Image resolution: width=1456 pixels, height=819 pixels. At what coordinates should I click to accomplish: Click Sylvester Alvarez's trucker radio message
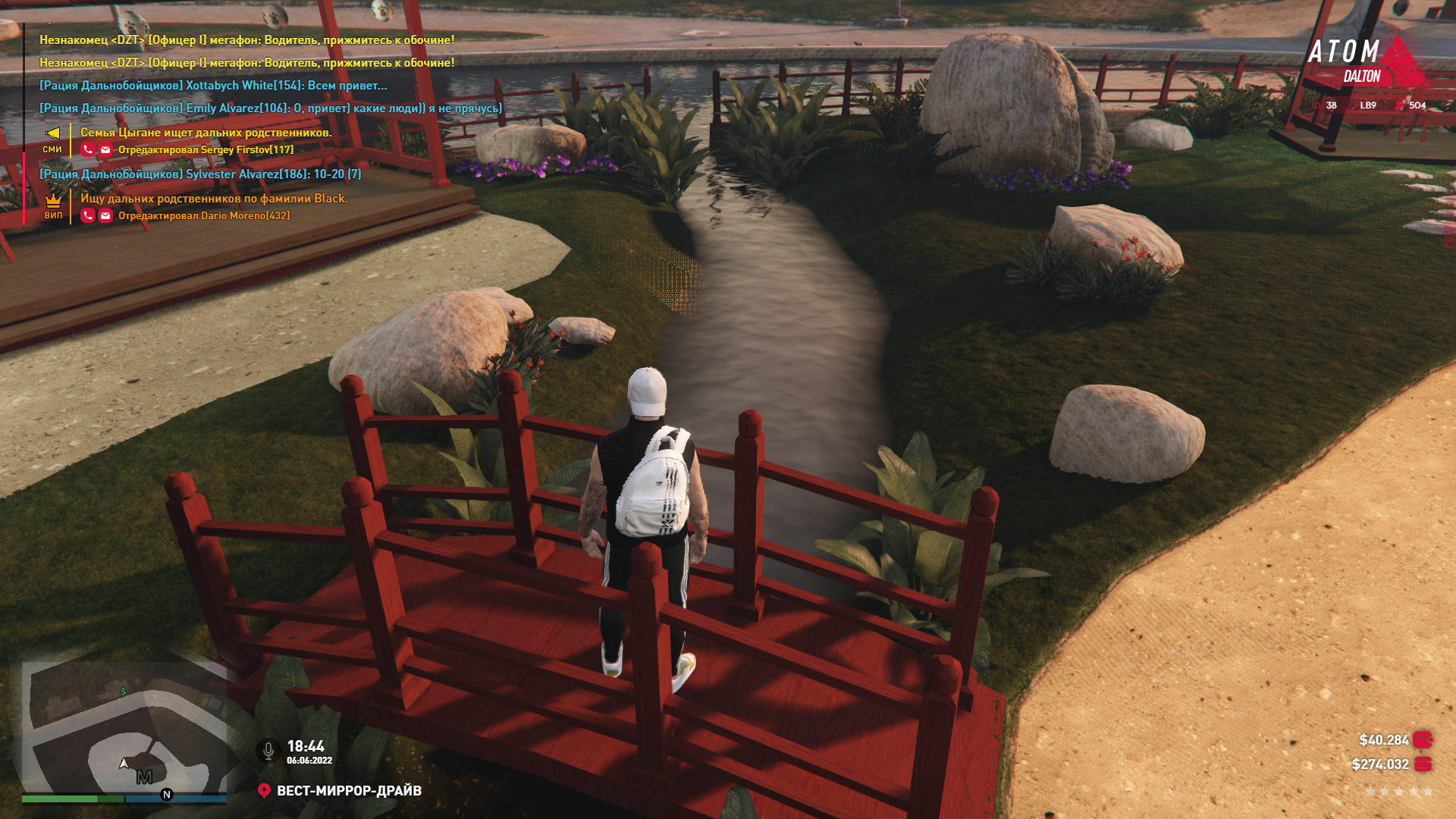point(200,174)
